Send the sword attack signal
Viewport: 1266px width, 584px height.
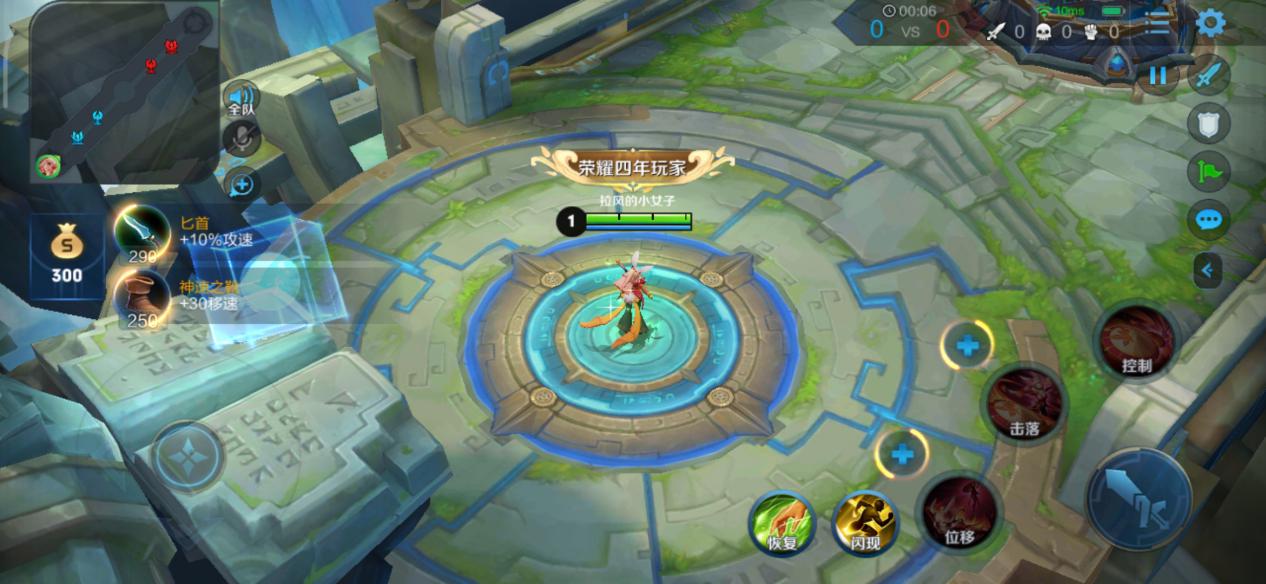[x=1209, y=76]
